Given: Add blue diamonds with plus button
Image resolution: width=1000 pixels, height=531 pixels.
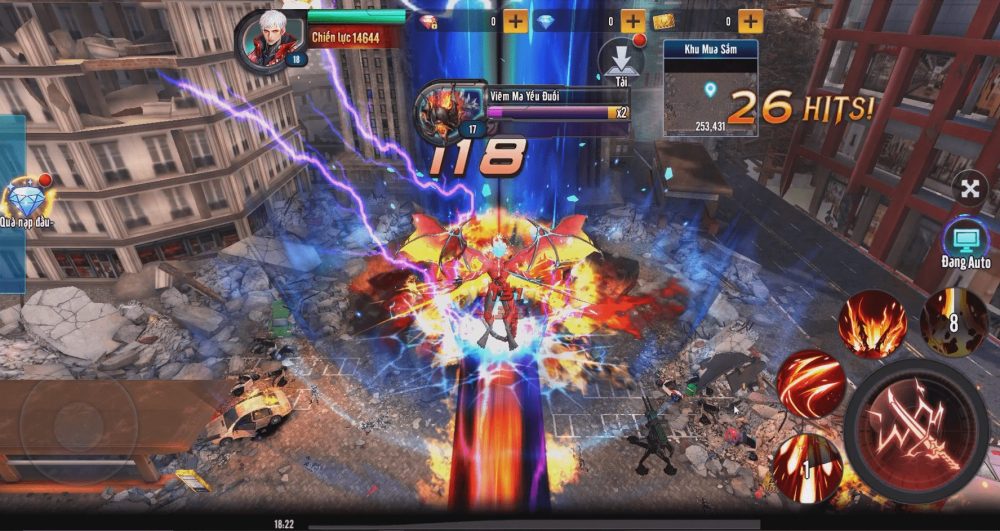Looking at the screenshot, I should [x=633, y=21].
